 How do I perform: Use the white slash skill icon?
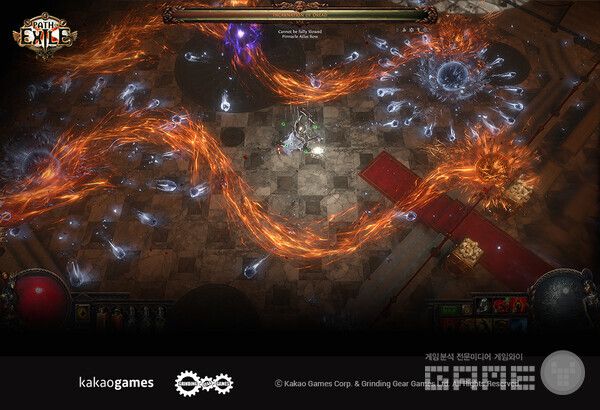[x=483, y=304]
